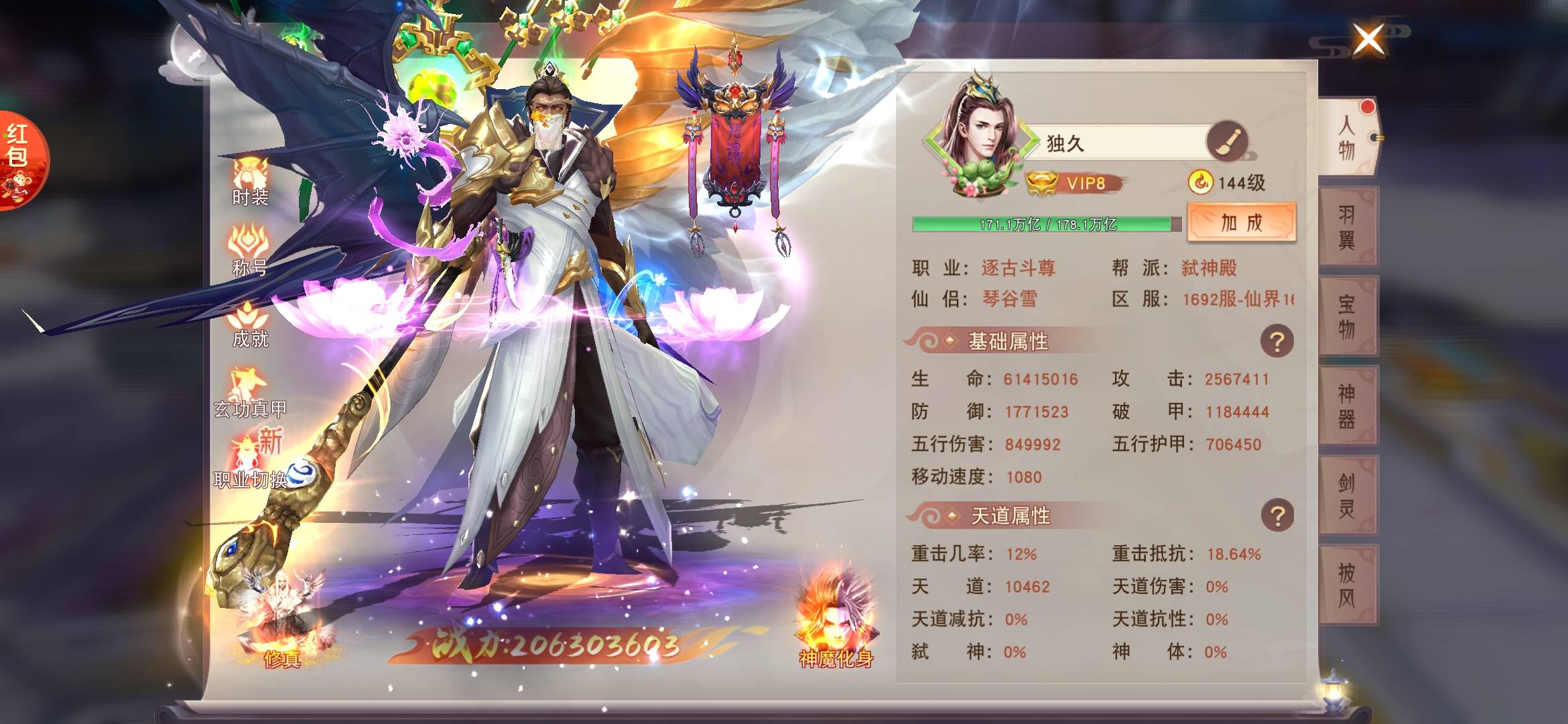Screen dimensions: 1568x724
Task: Show help for 基础属性 basic attributes
Action: click(1277, 342)
